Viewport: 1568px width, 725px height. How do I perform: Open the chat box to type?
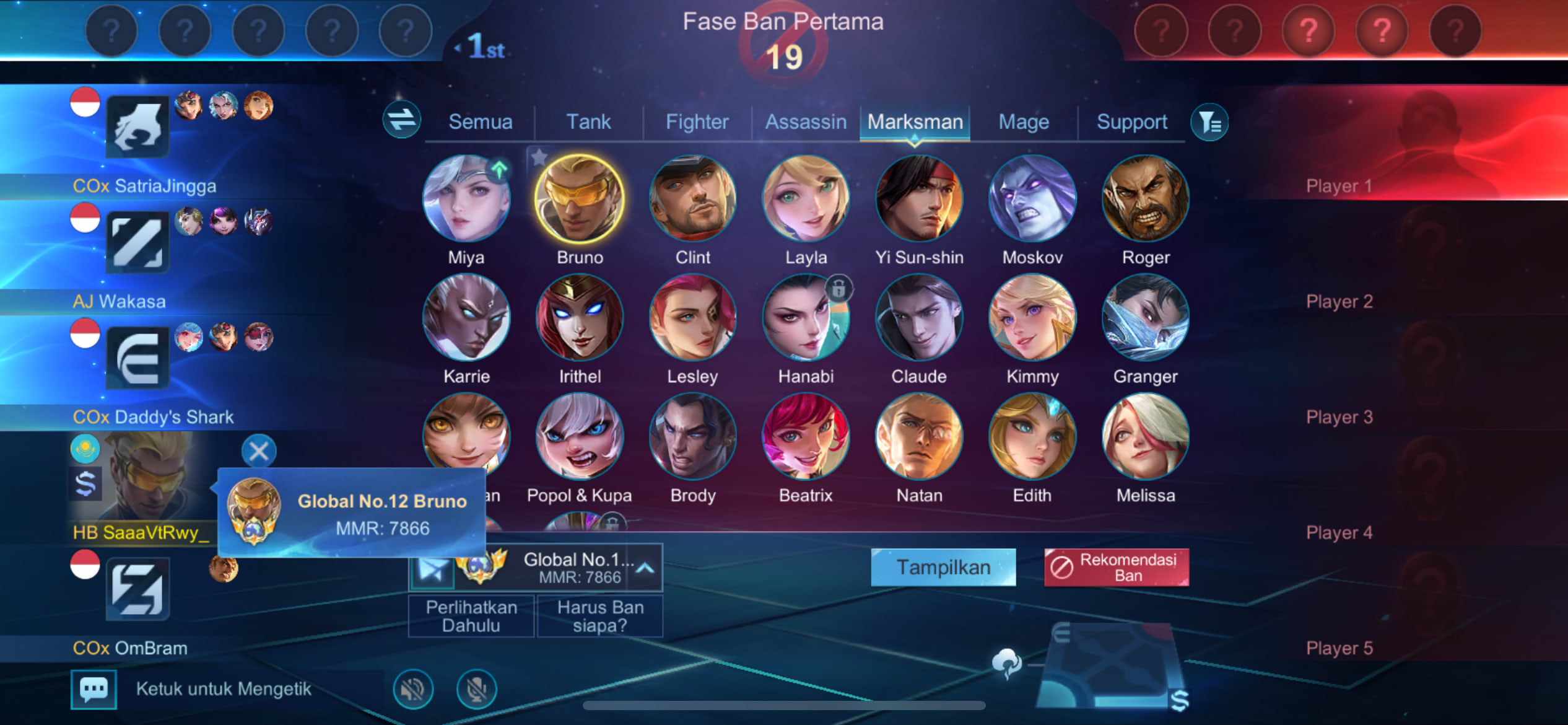[223, 689]
